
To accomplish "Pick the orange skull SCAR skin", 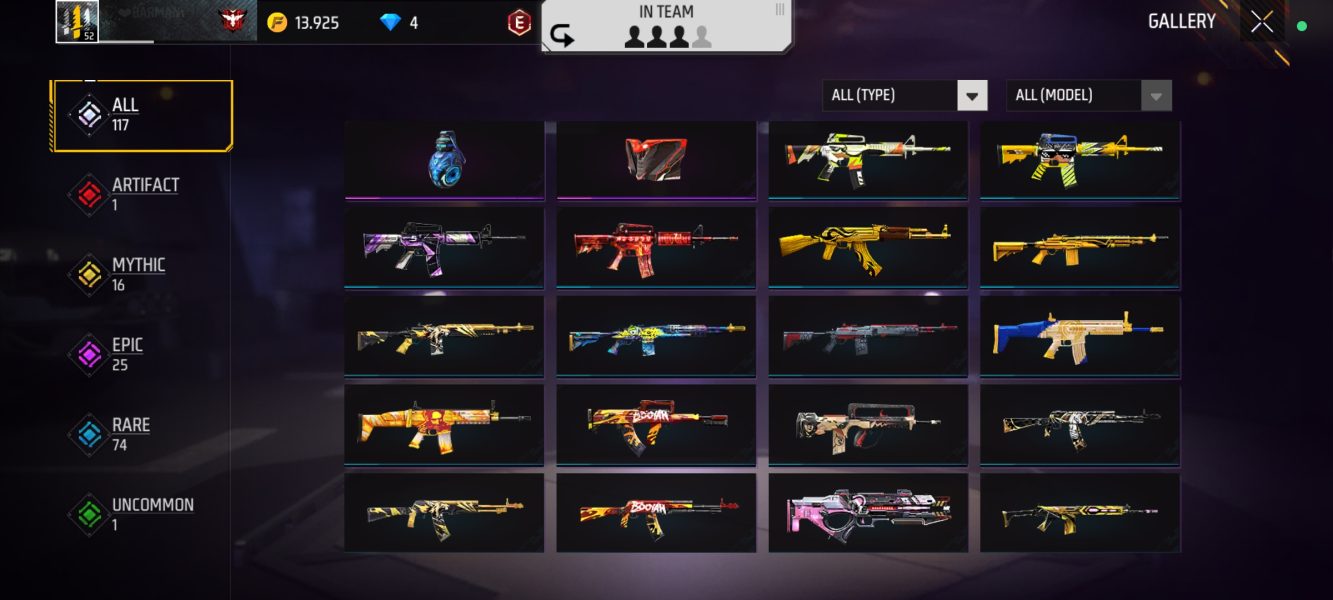I will (x=444, y=423).
